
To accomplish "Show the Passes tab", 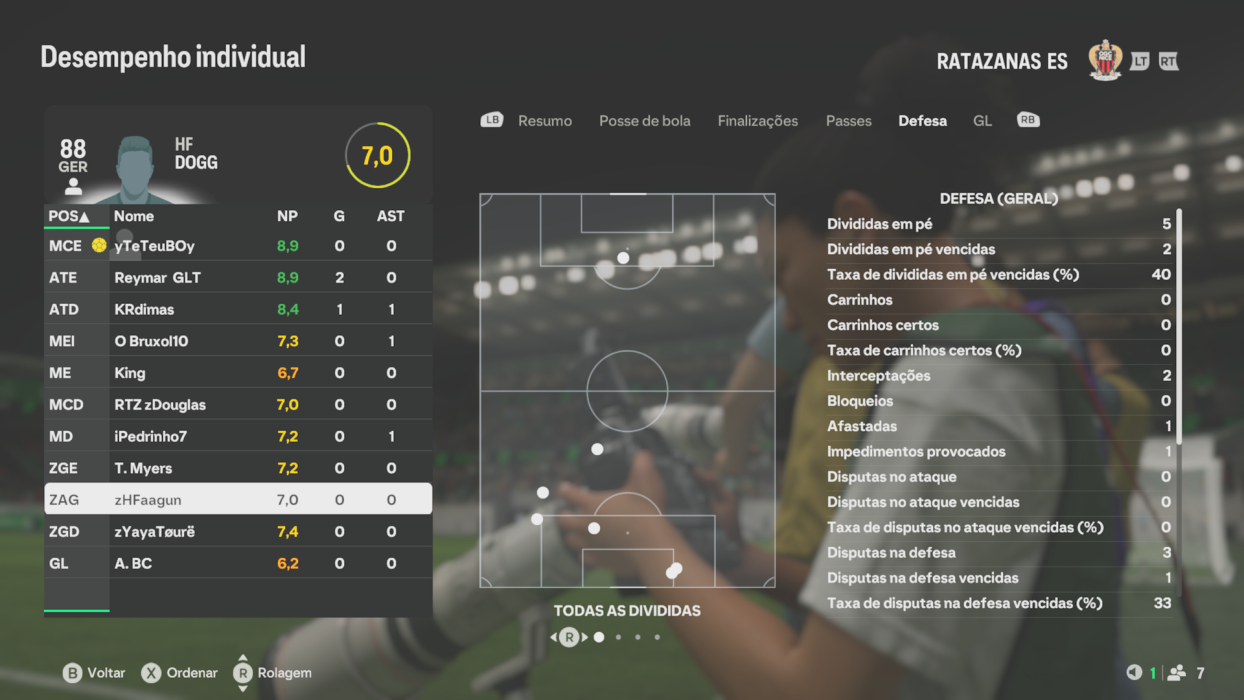I will (848, 121).
